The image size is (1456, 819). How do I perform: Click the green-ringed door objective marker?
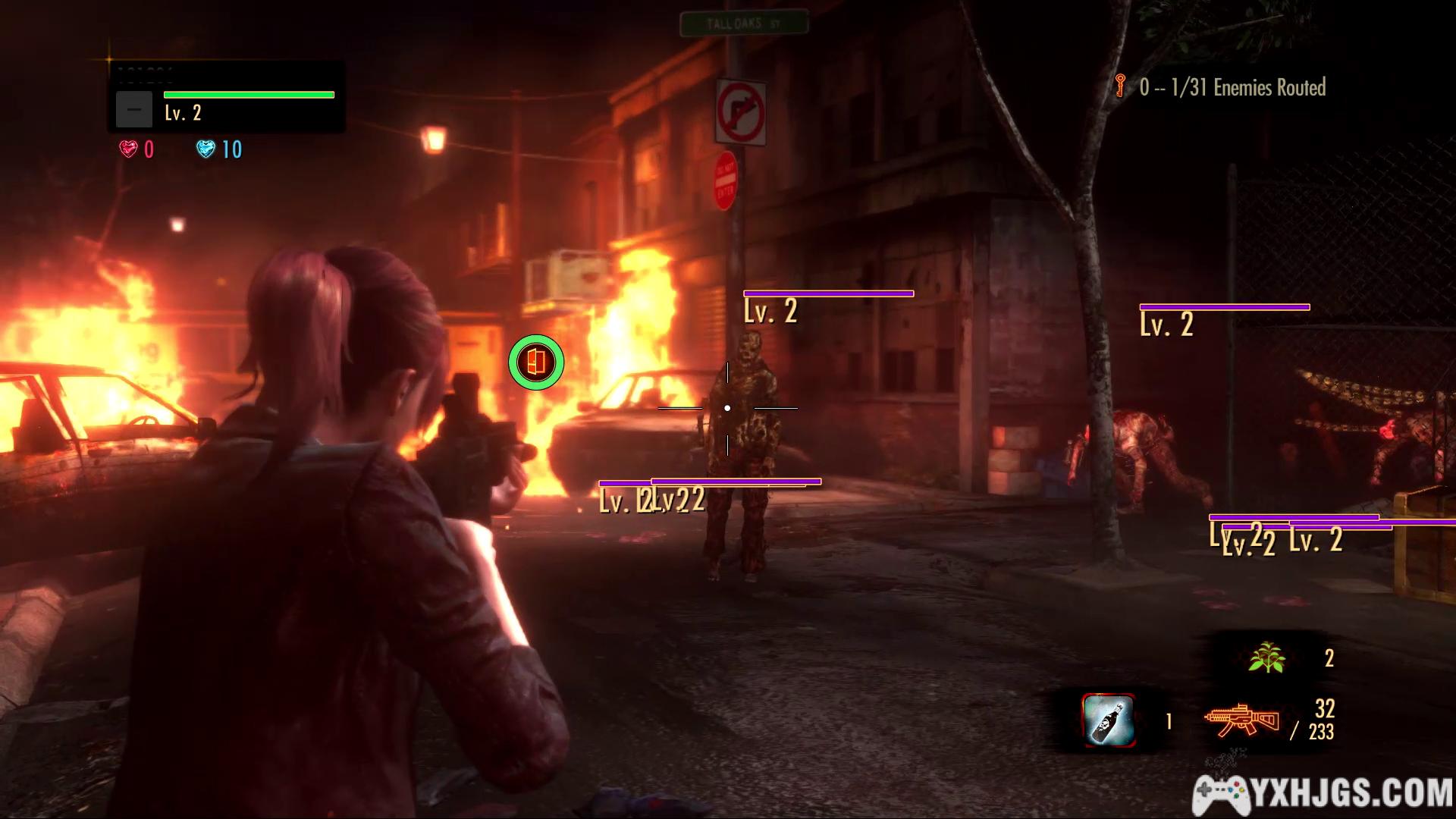(536, 362)
